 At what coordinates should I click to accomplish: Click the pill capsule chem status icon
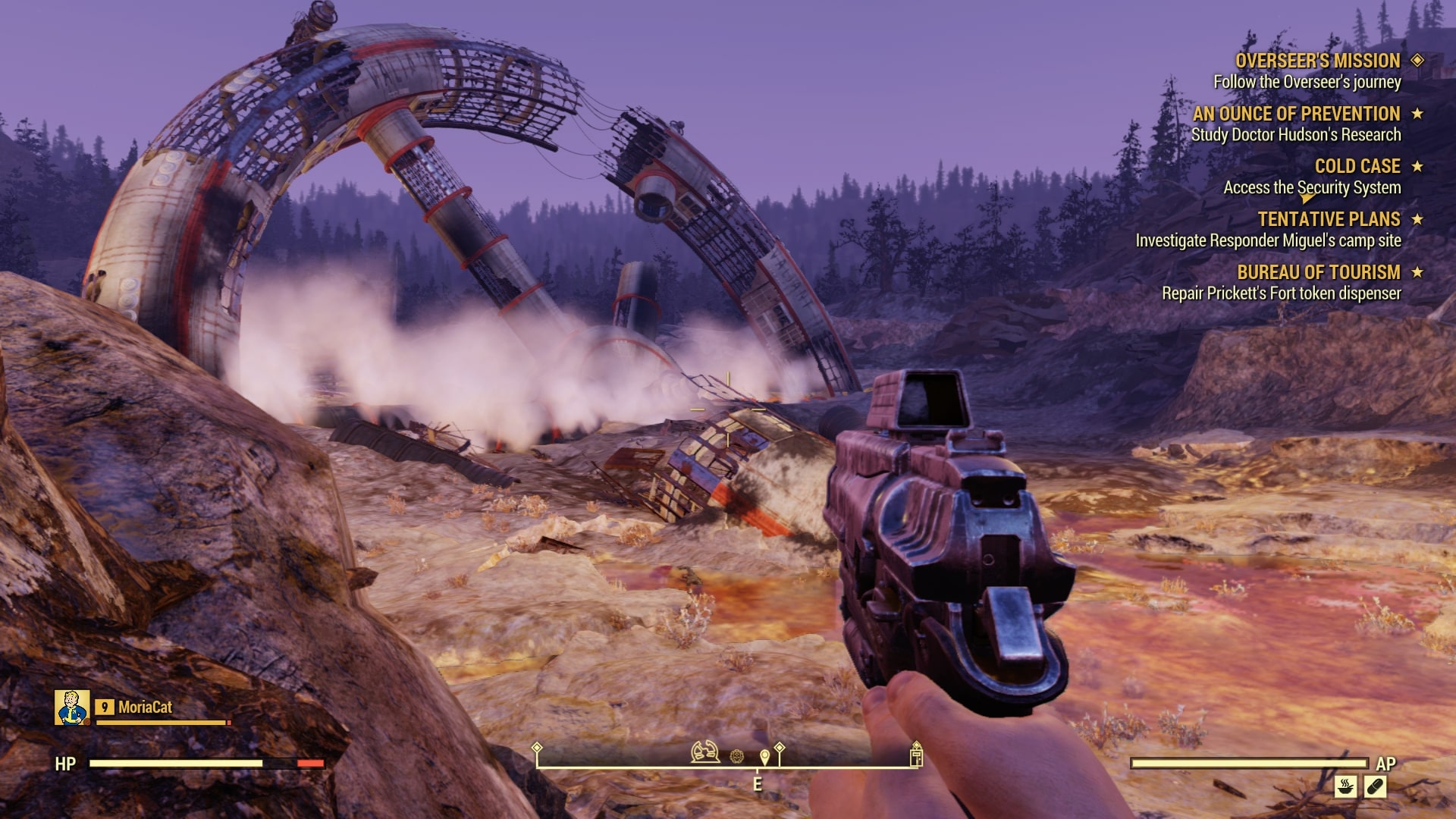1375,786
